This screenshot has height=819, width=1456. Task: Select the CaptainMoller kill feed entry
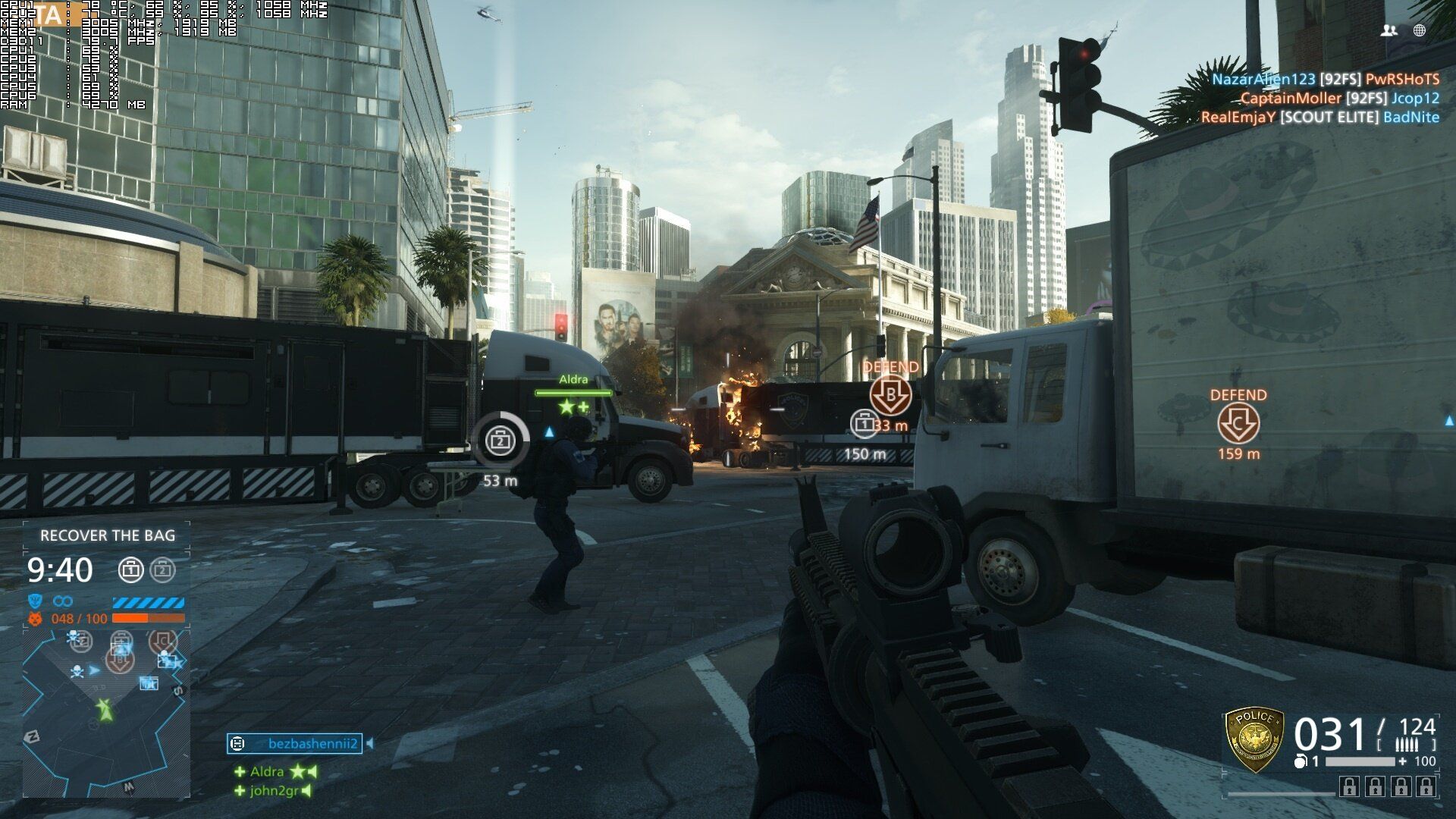click(x=1339, y=98)
